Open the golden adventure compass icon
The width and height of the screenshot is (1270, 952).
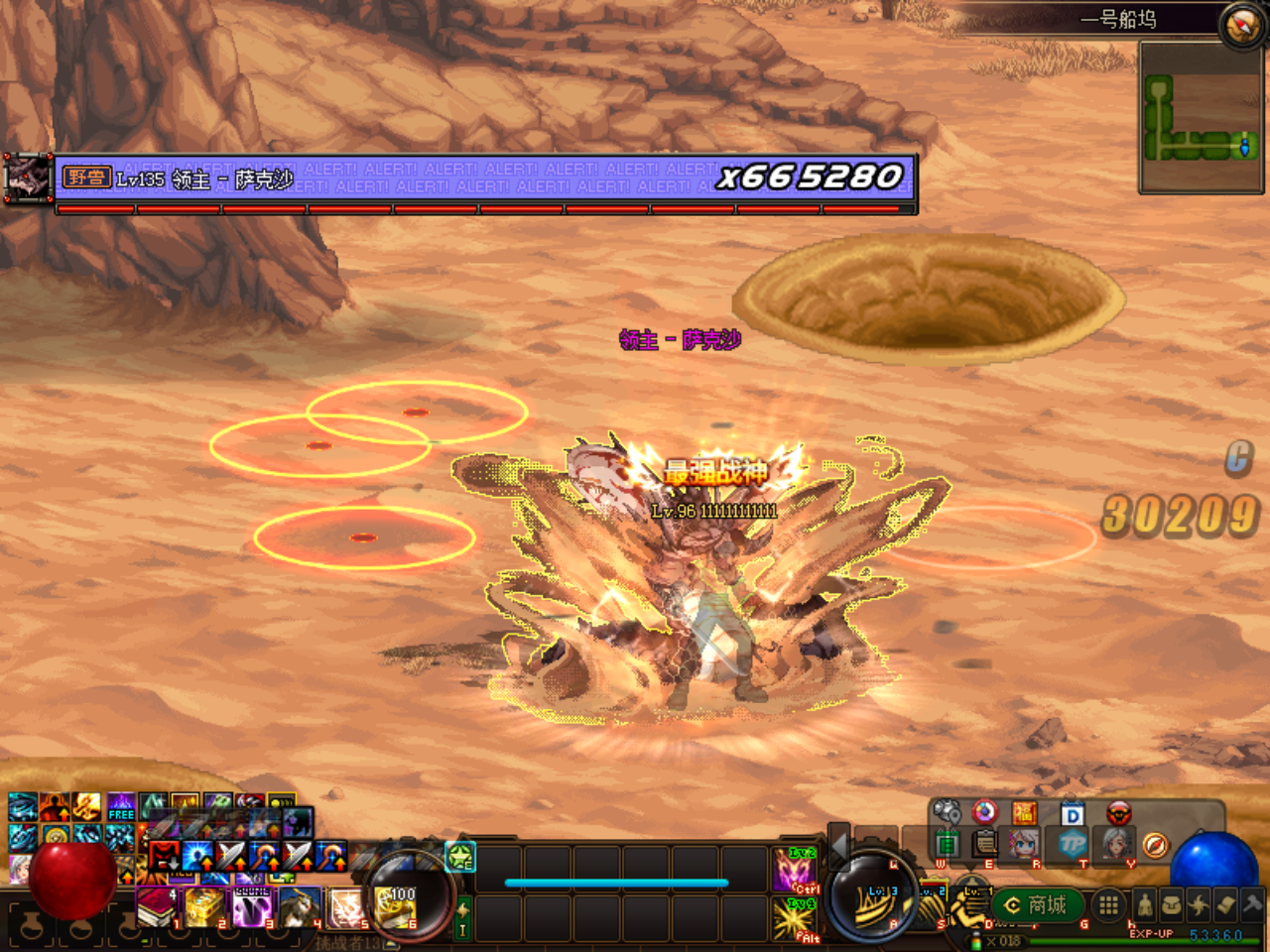click(1155, 845)
